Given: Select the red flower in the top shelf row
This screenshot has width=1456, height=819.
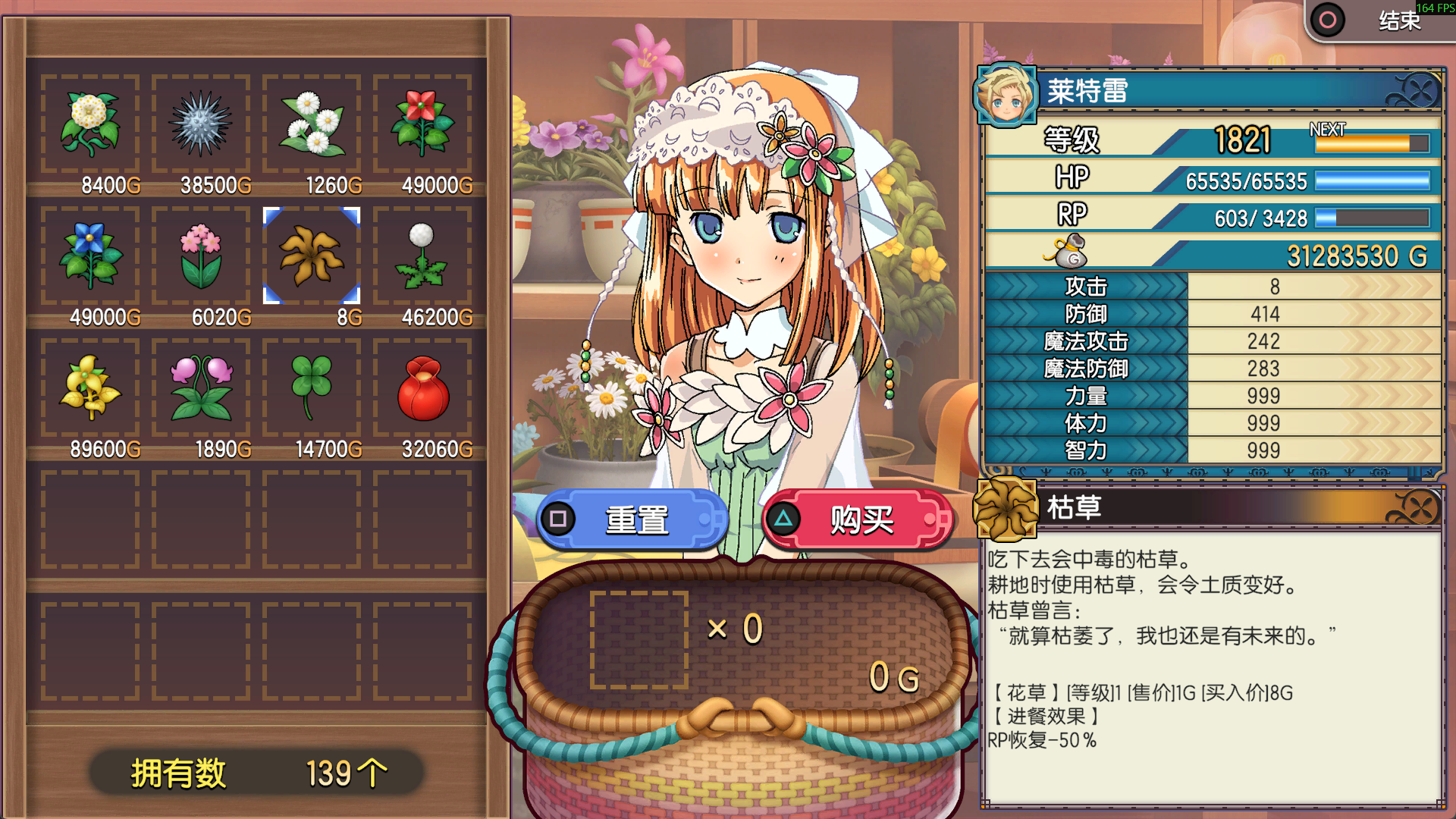Looking at the screenshot, I should (x=422, y=124).
